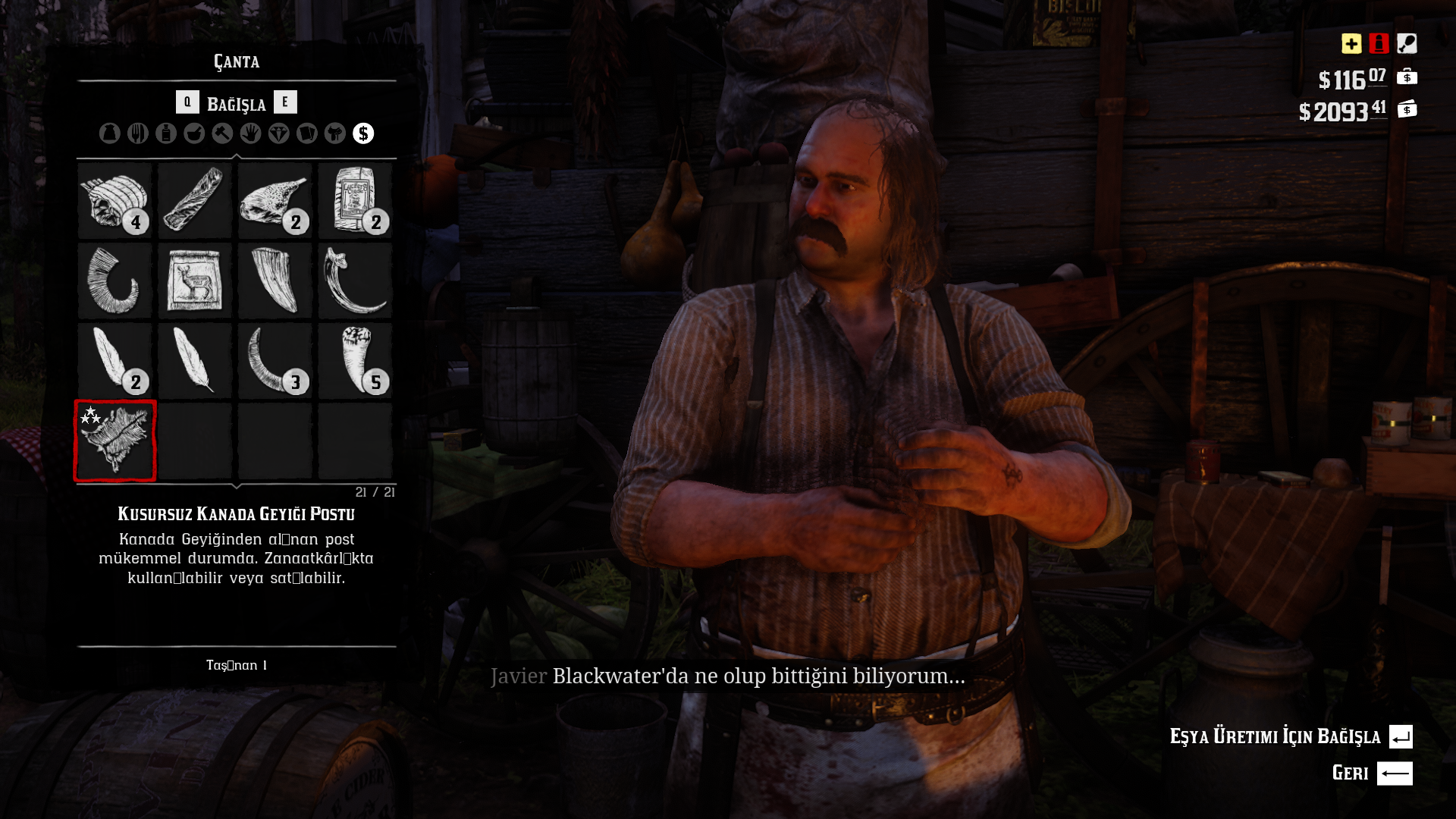Choose the curled ram horn item
Viewport: 1456px width, 819px height.
tap(115, 281)
